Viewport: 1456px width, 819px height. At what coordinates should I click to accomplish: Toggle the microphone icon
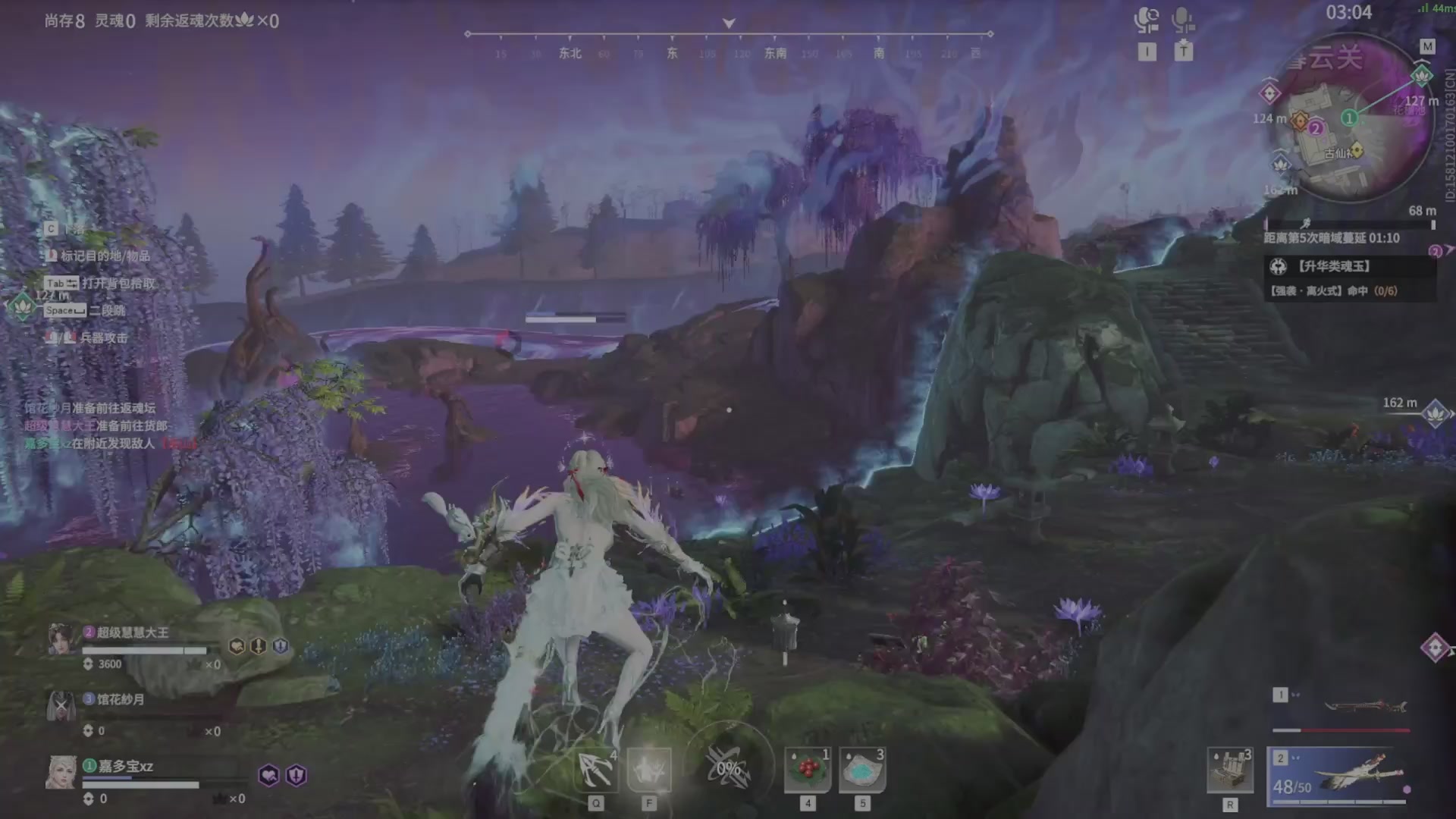click(x=1183, y=20)
